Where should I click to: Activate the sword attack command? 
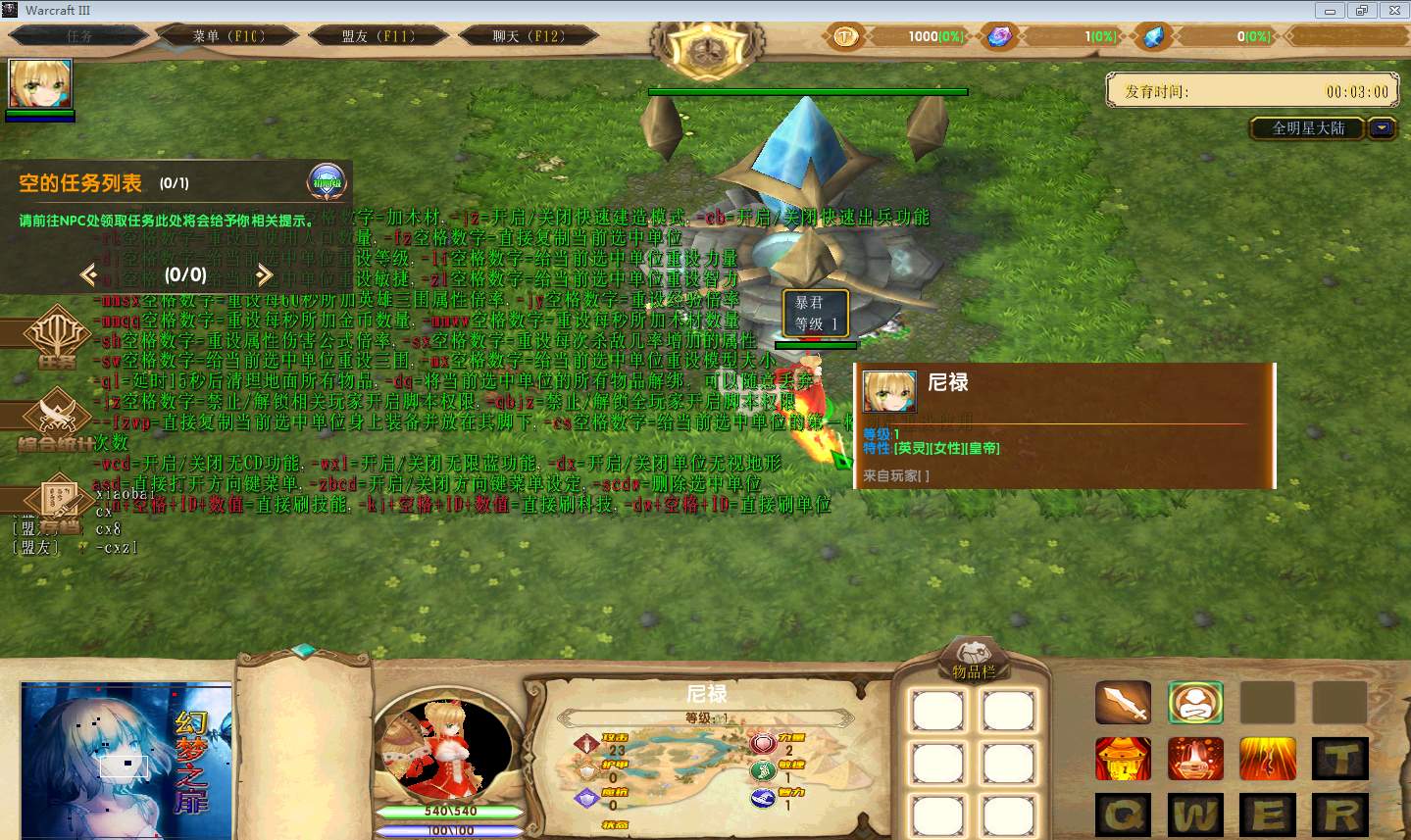pos(1123,703)
